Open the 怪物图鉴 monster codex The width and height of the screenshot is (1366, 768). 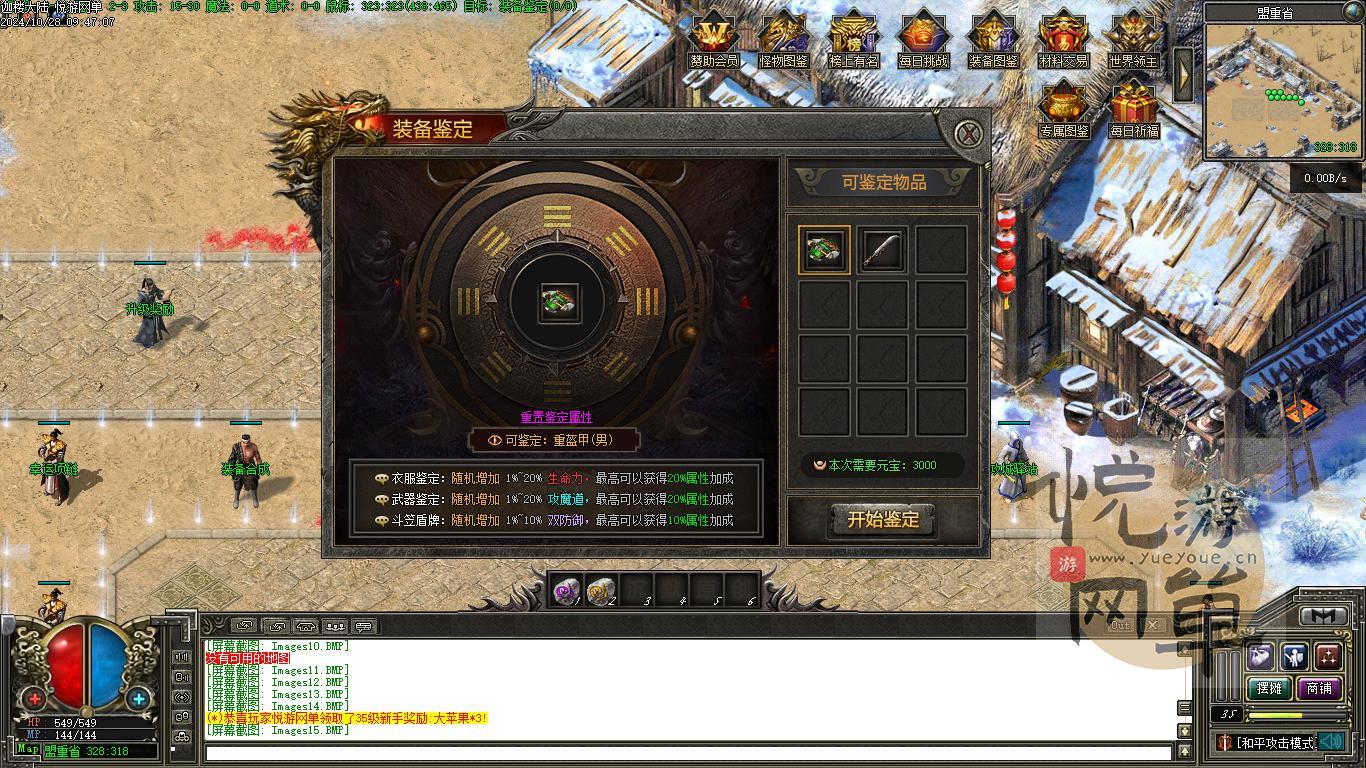pyautogui.click(x=784, y=36)
